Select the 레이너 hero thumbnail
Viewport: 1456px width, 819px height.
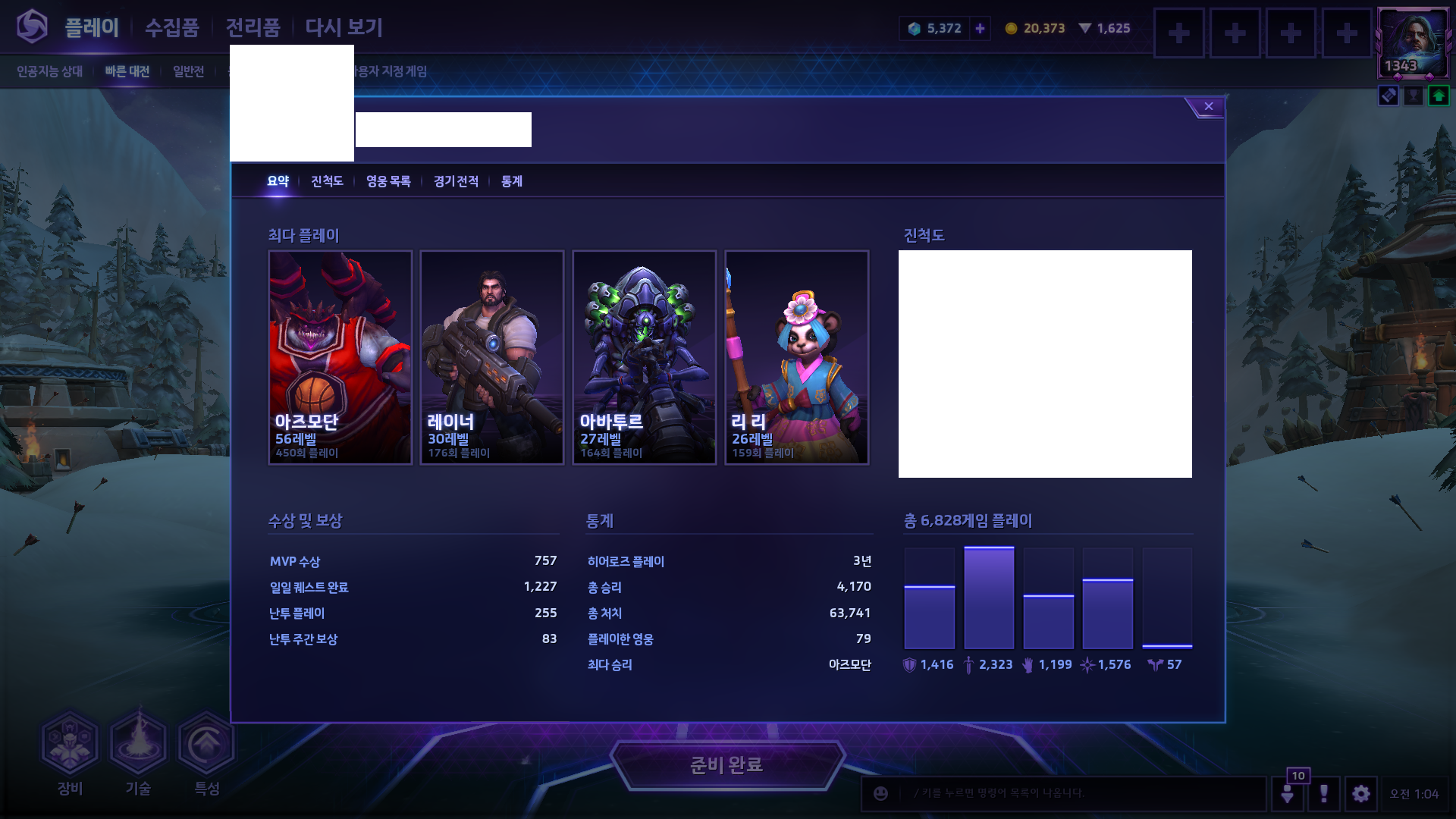[491, 356]
